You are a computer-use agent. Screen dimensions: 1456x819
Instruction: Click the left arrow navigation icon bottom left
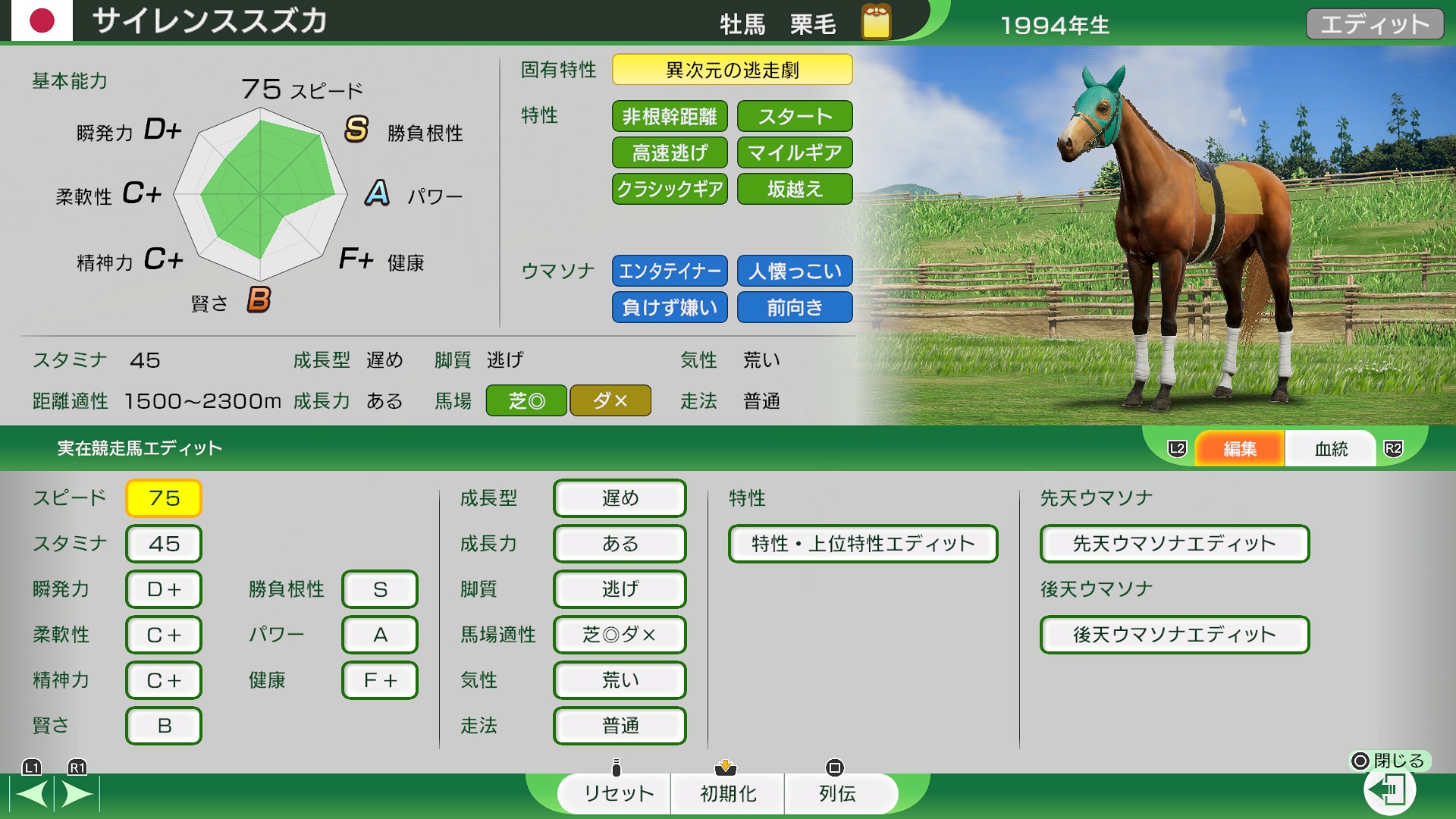tap(30, 794)
